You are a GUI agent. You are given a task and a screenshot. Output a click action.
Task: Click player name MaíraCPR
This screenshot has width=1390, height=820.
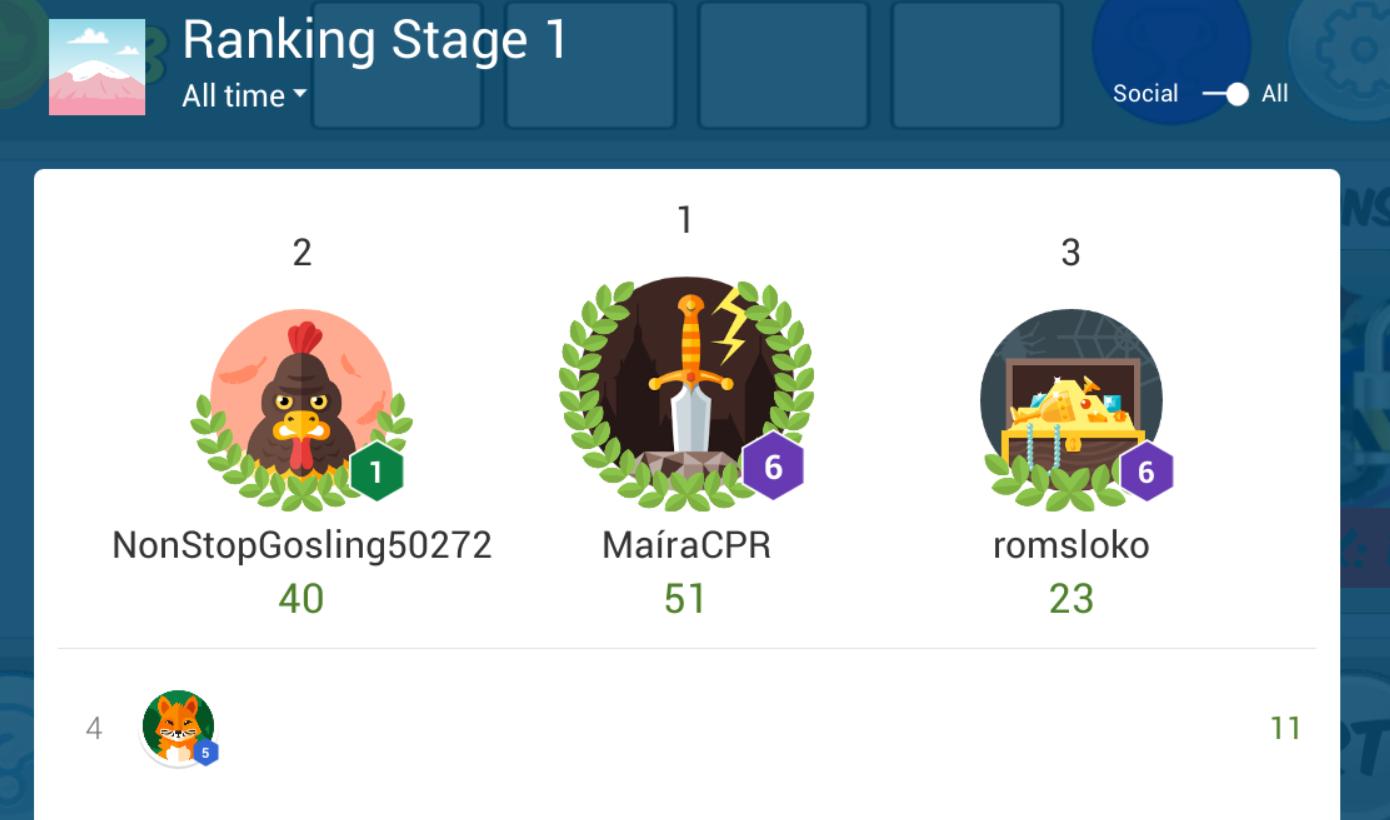(x=685, y=545)
